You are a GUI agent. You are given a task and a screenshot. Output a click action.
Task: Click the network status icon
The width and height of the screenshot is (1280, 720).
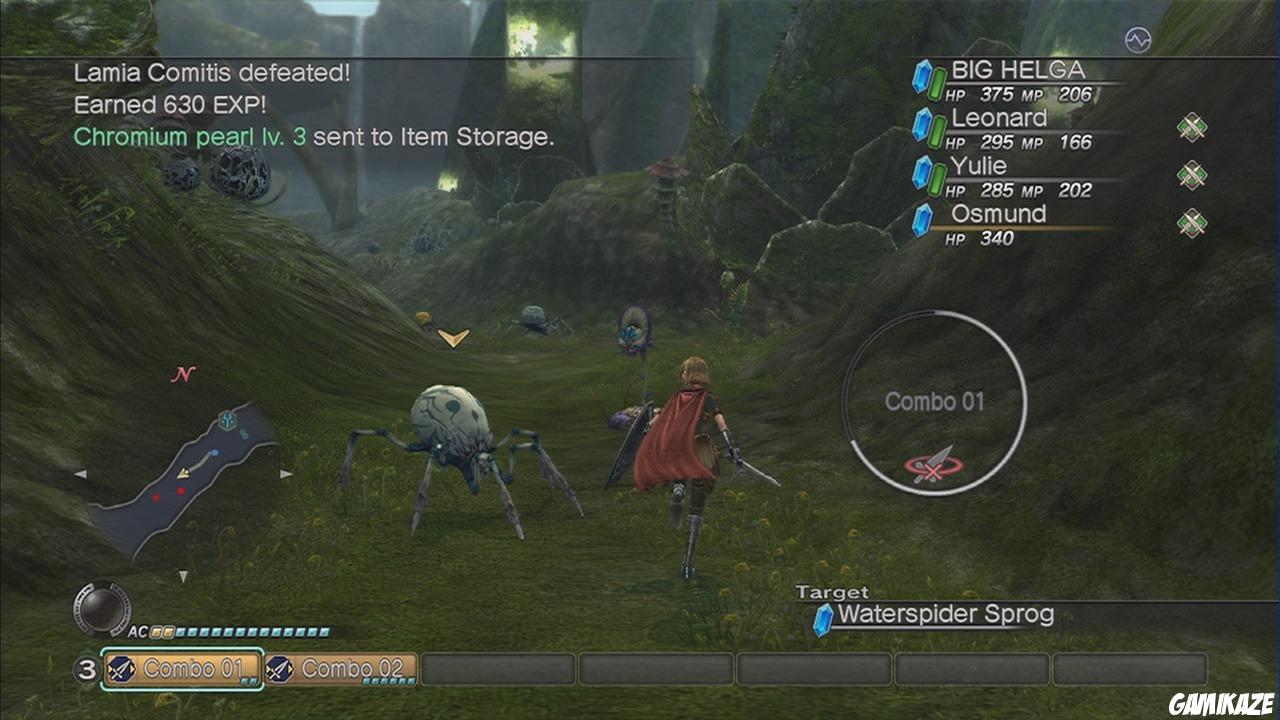pos(1137,40)
